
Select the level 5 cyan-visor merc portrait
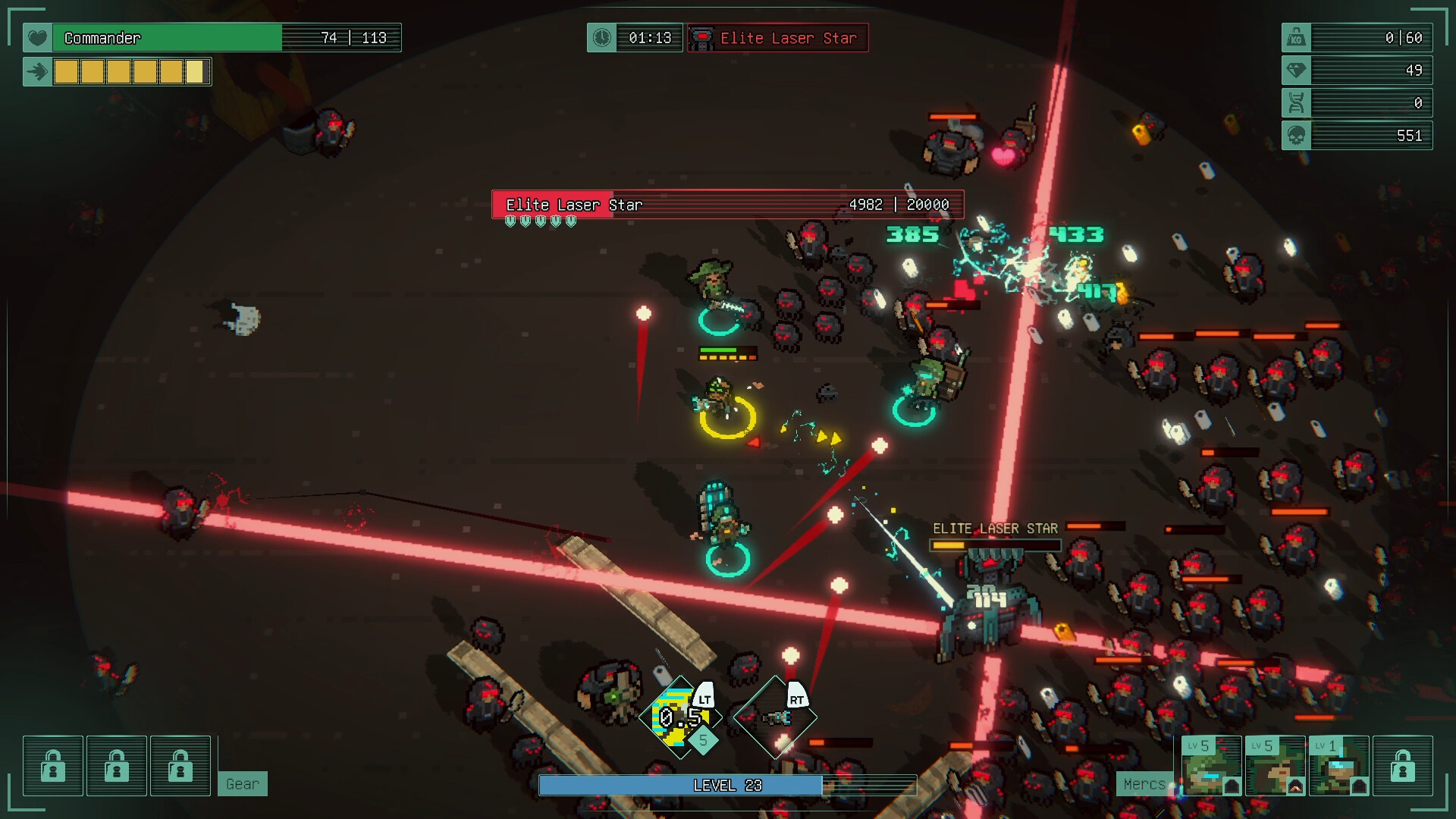coord(1211,765)
